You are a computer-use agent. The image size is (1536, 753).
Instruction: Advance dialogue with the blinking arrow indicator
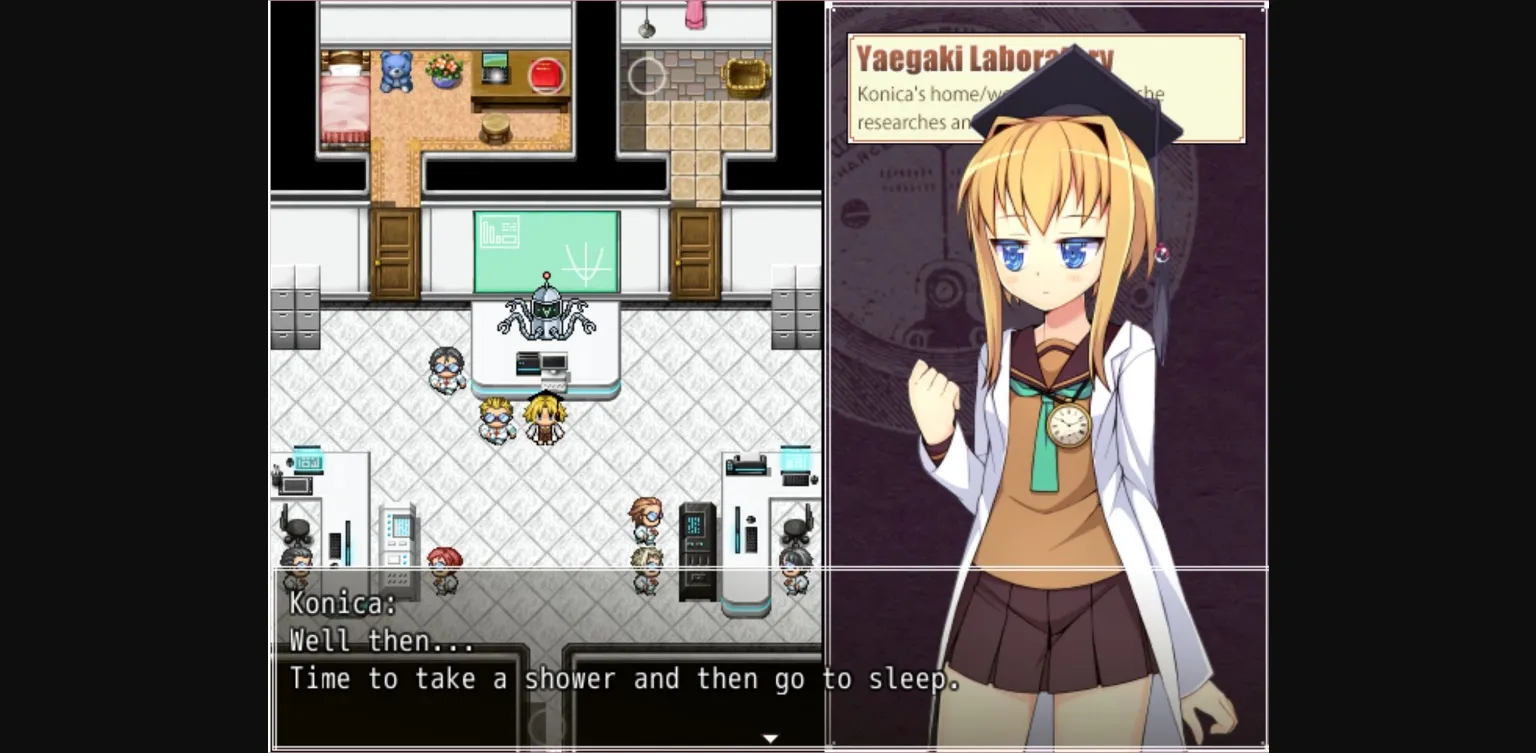click(x=770, y=737)
